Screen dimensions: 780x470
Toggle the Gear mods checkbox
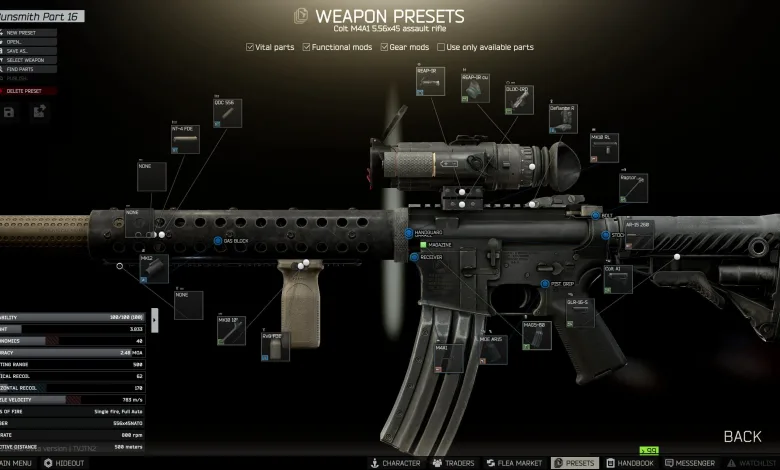pyautogui.click(x=385, y=47)
